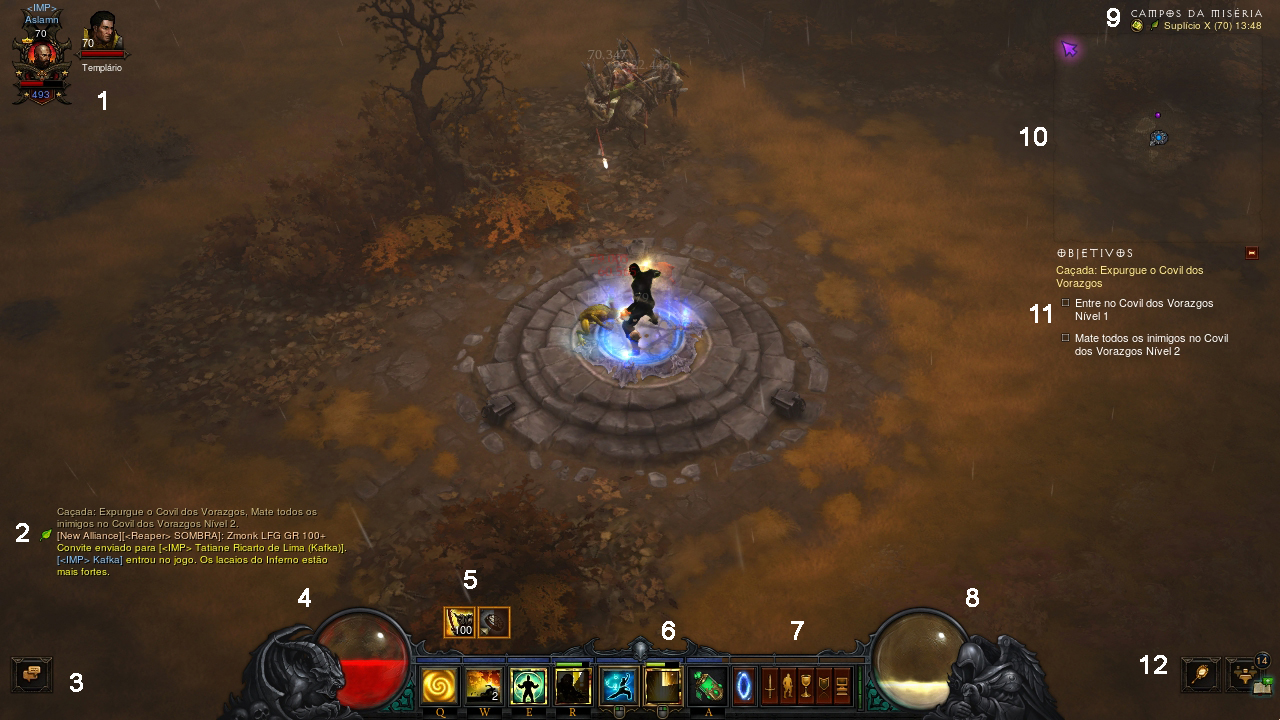The width and height of the screenshot is (1280, 720).
Task: Open the blue town portal
Action: (744, 686)
